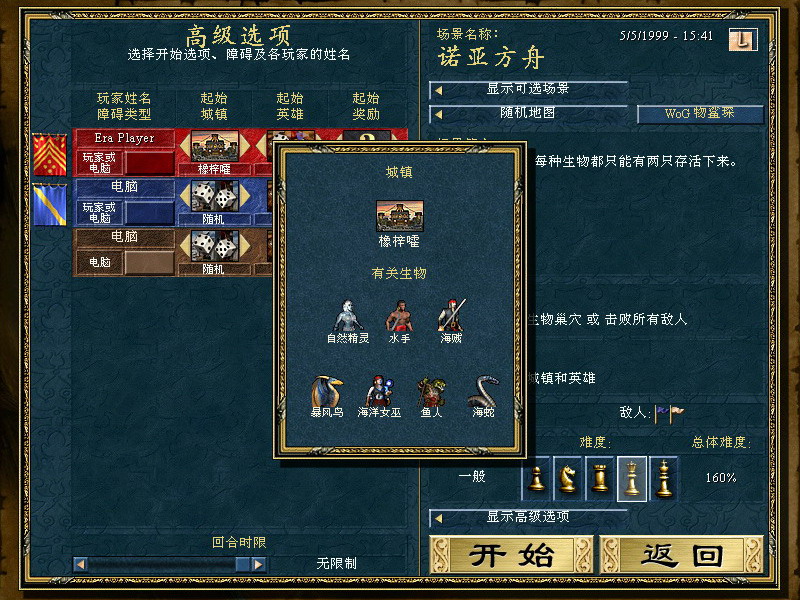Select the knight difficulty level
Screen dimensions: 800x600
[568, 477]
